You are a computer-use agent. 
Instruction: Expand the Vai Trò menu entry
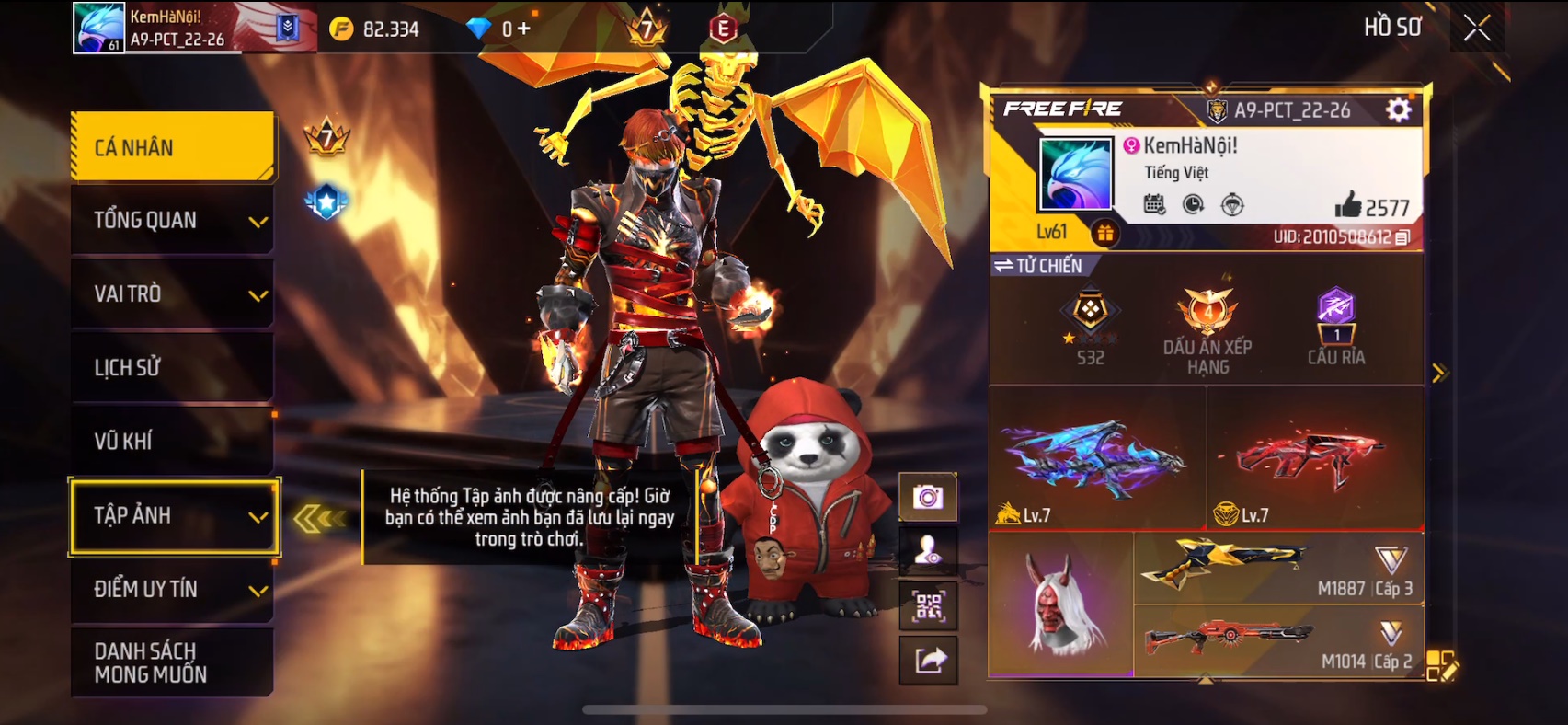click(x=173, y=294)
